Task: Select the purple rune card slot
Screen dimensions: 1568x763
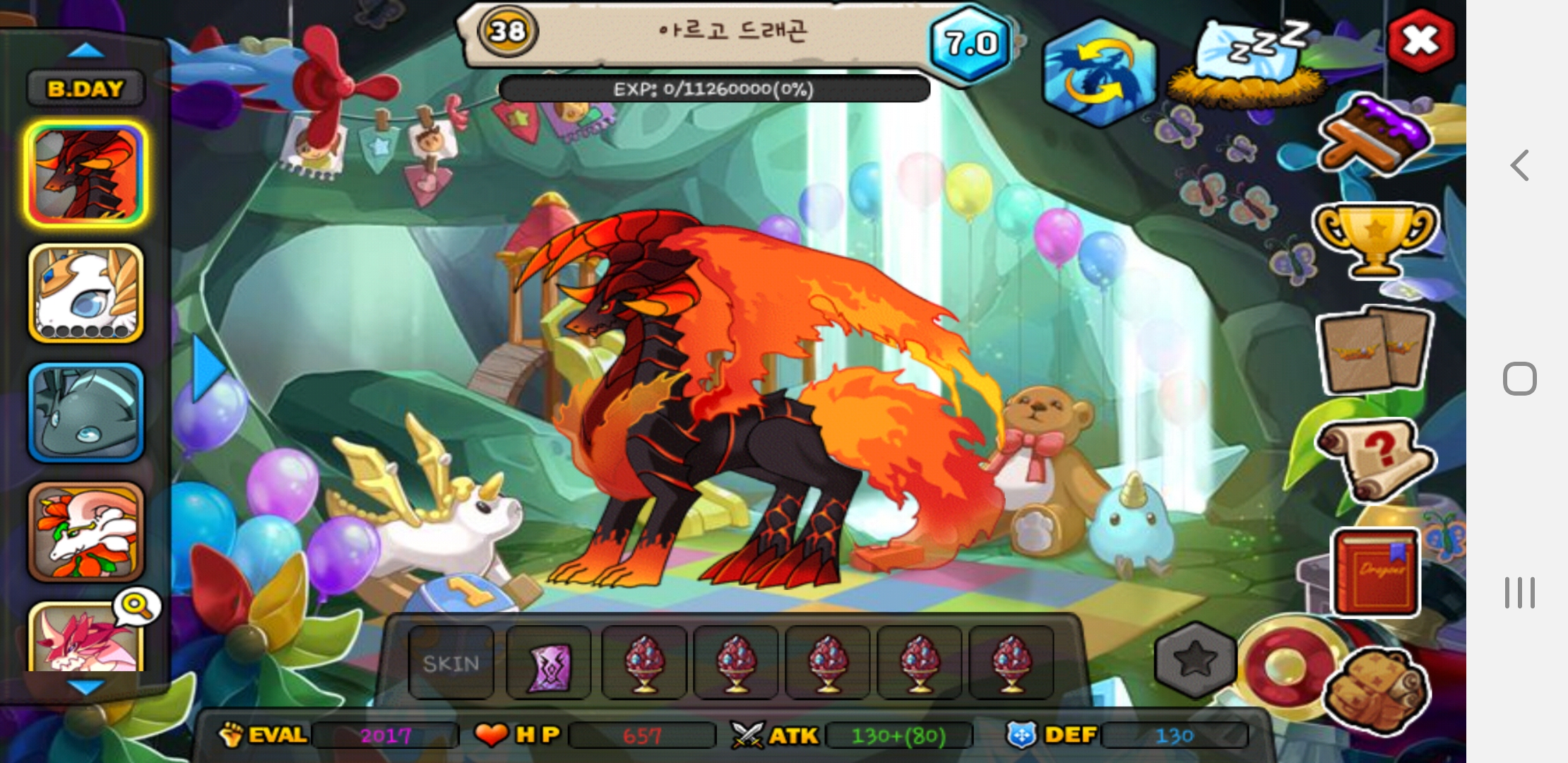Action: pyautogui.click(x=549, y=663)
